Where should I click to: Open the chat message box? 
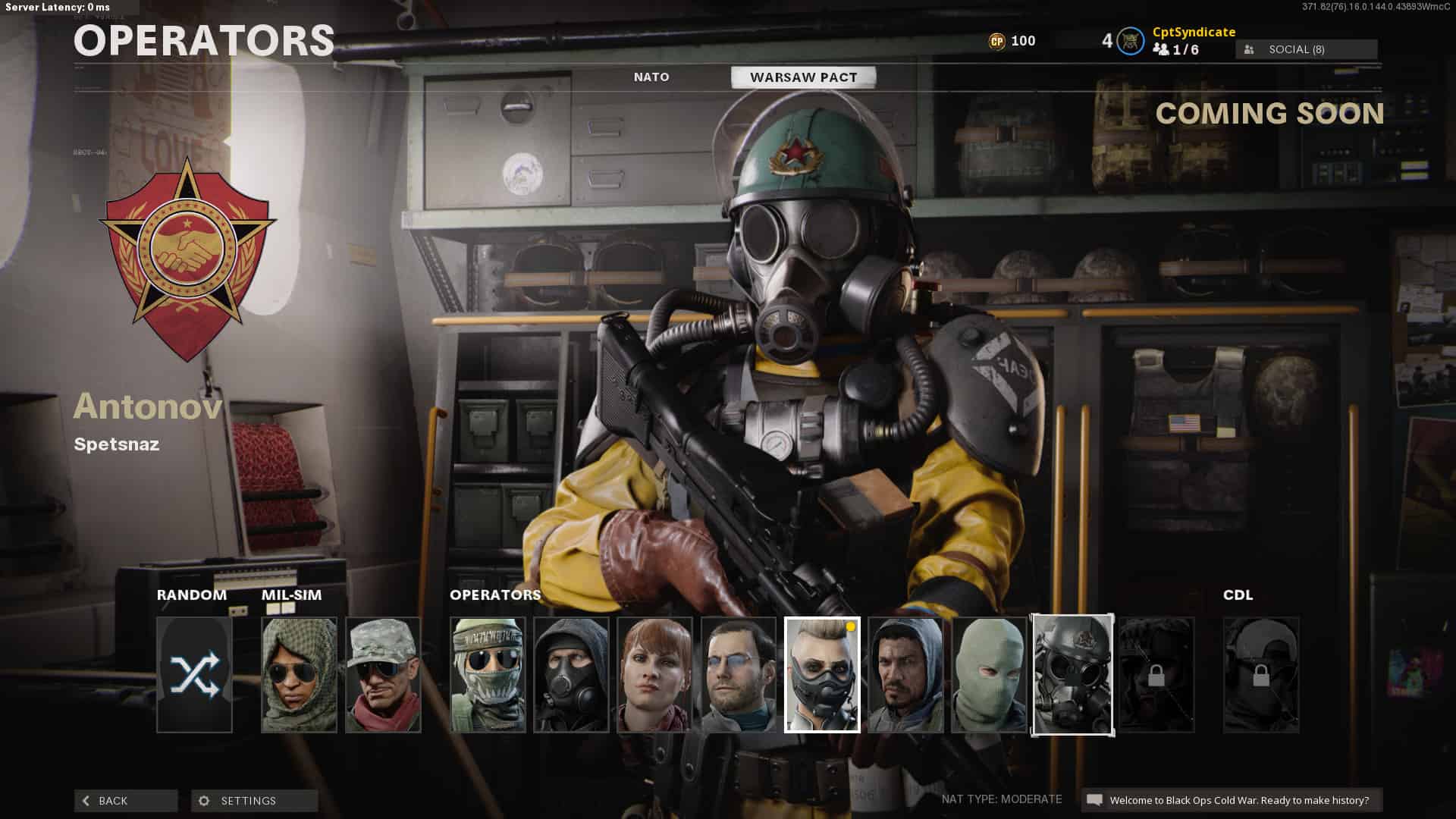click(x=1231, y=800)
